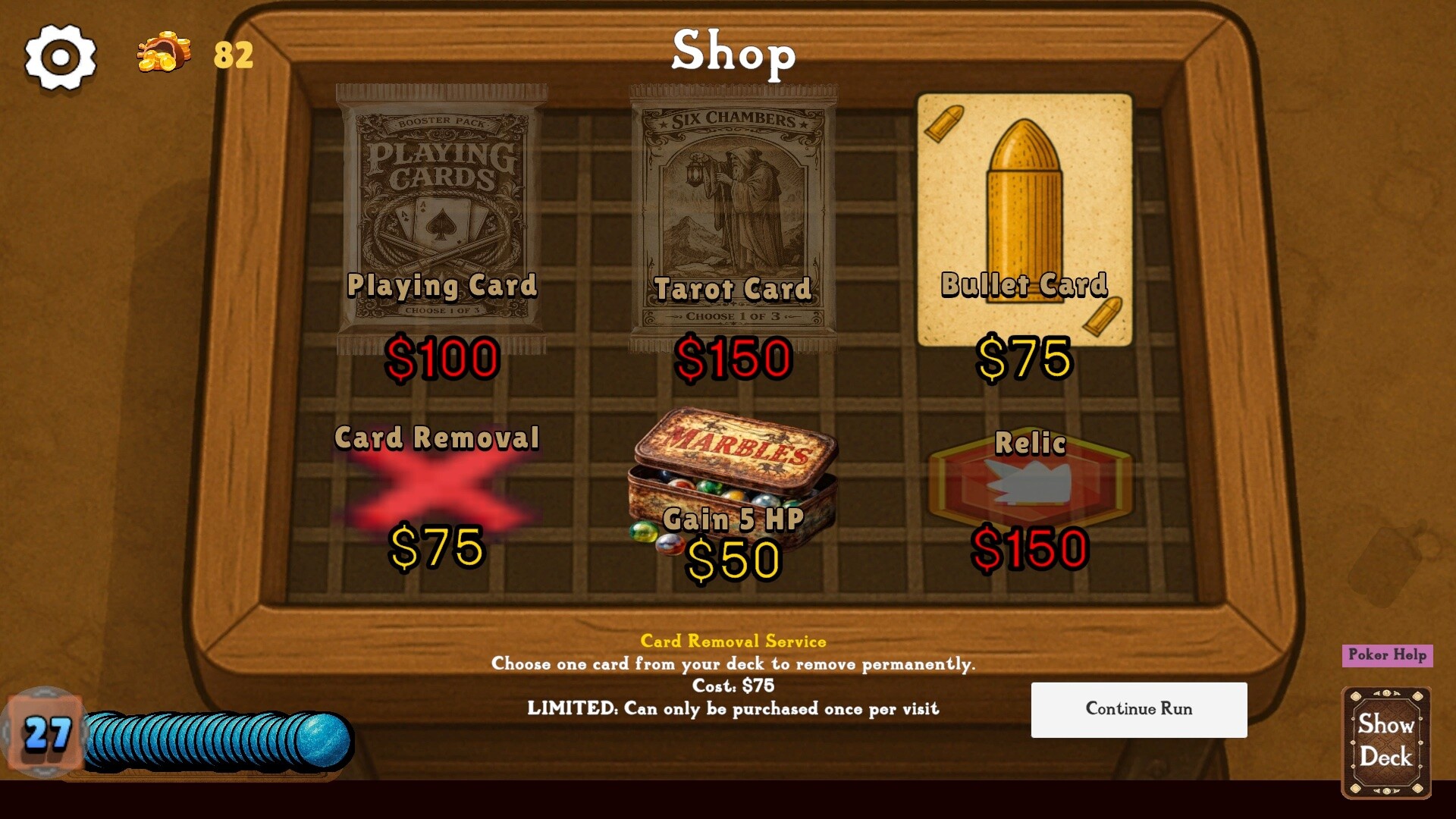This screenshot has width=1456, height=819.
Task: Click the $150 price under Tarot Card
Action: pos(733,362)
